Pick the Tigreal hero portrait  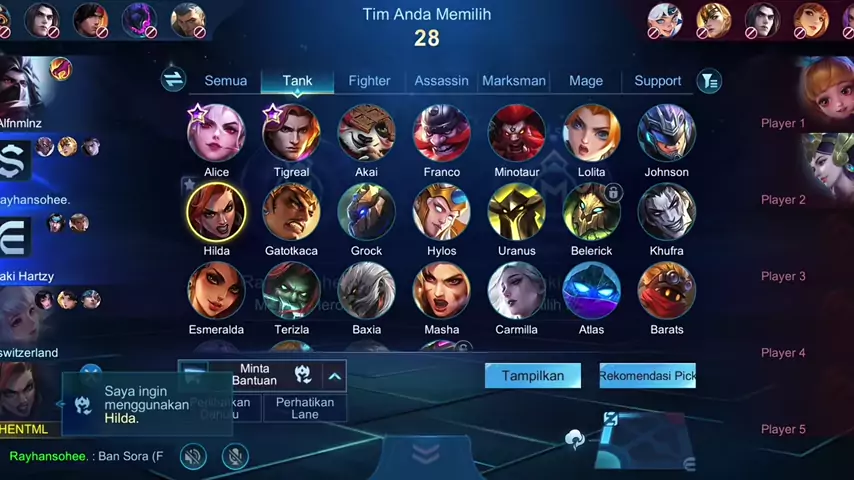pyautogui.click(x=291, y=133)
